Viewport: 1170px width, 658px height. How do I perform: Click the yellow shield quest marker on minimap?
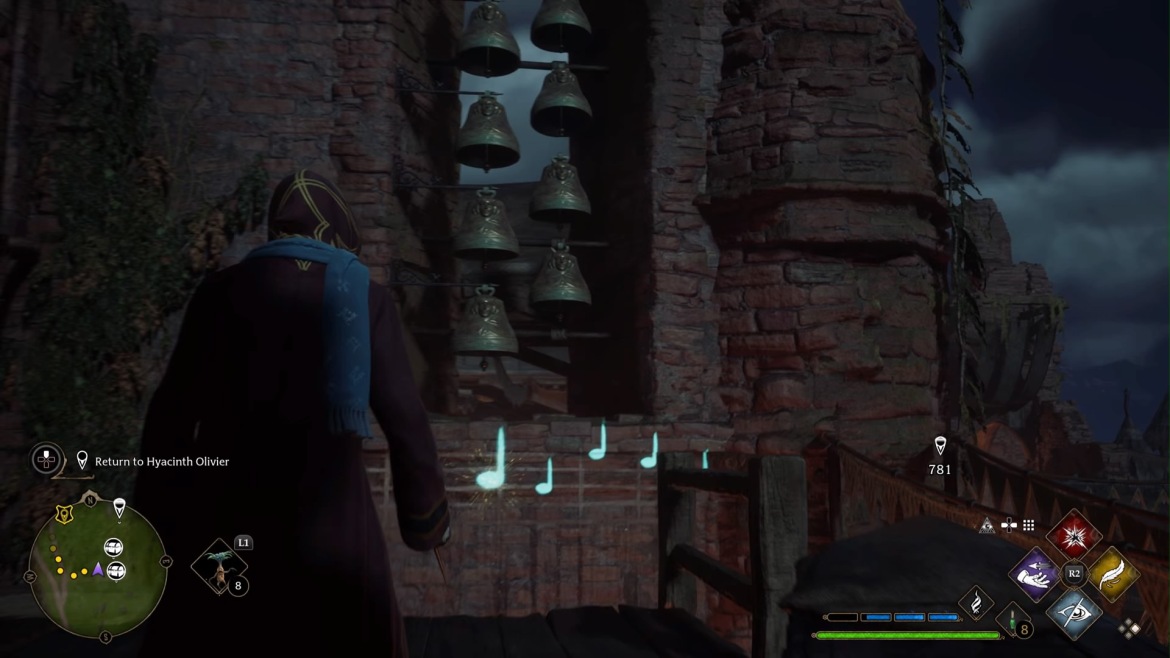(x=65, y=514)
